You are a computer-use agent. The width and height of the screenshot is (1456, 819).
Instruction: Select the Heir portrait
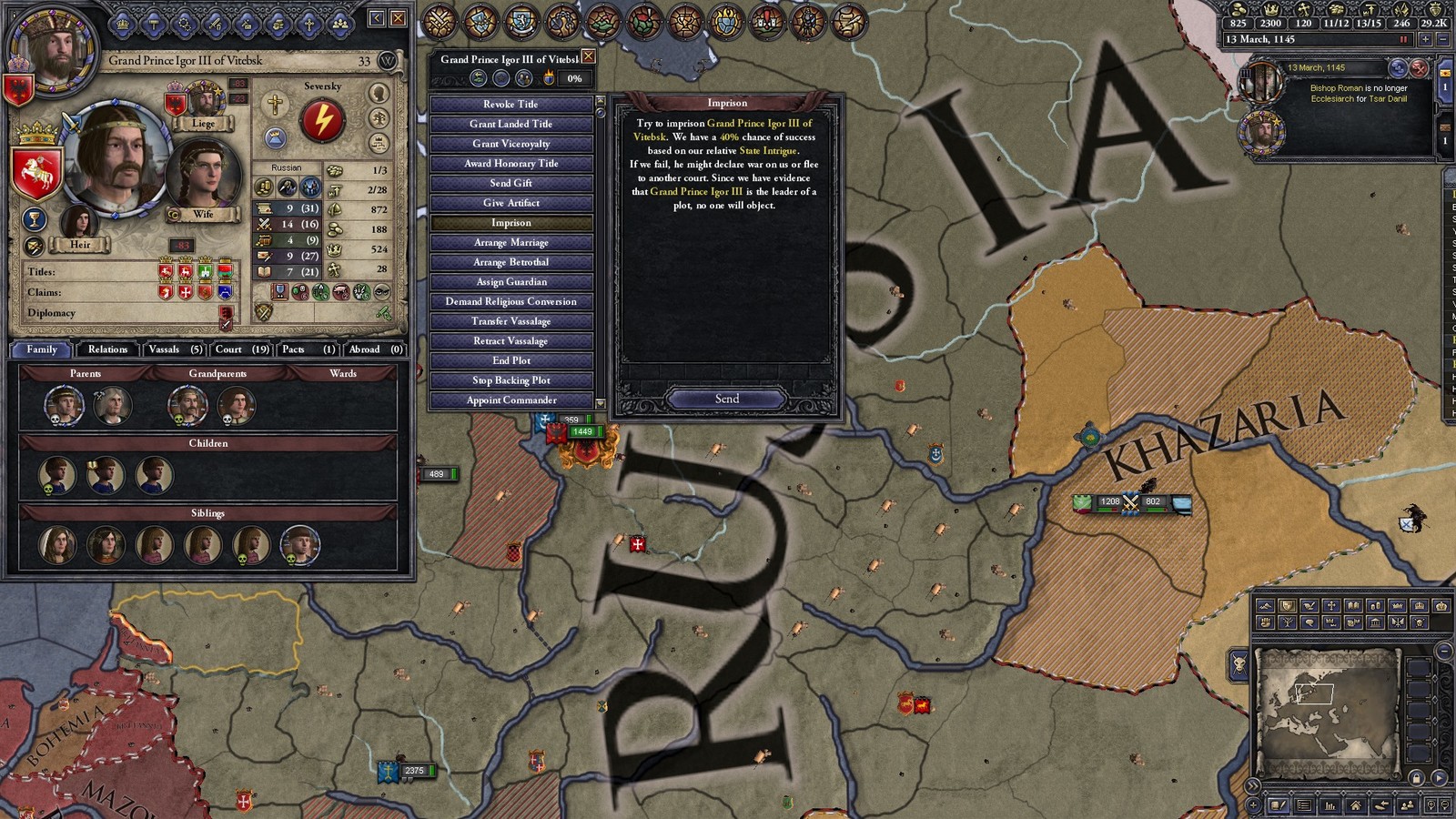click(x=80, y=224)
